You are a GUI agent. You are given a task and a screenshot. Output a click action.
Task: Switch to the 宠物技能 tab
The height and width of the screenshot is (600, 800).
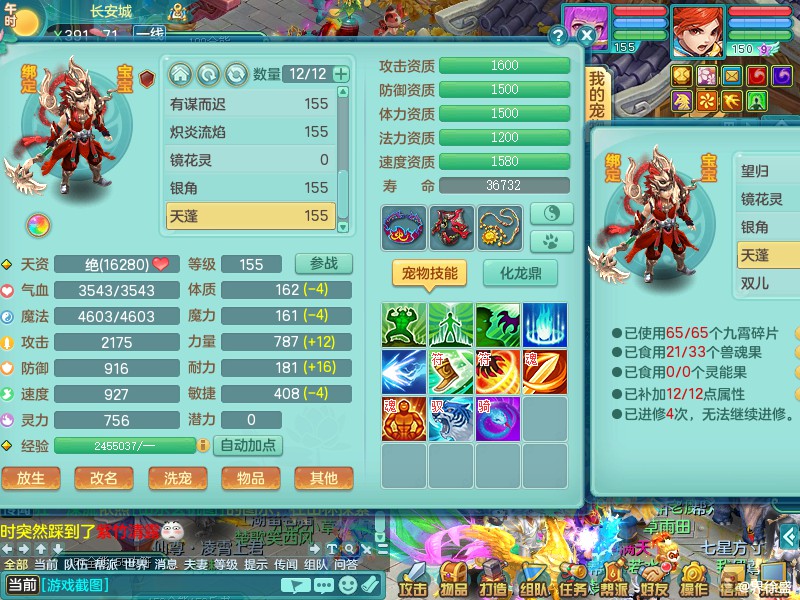click(x=429, y=273)
